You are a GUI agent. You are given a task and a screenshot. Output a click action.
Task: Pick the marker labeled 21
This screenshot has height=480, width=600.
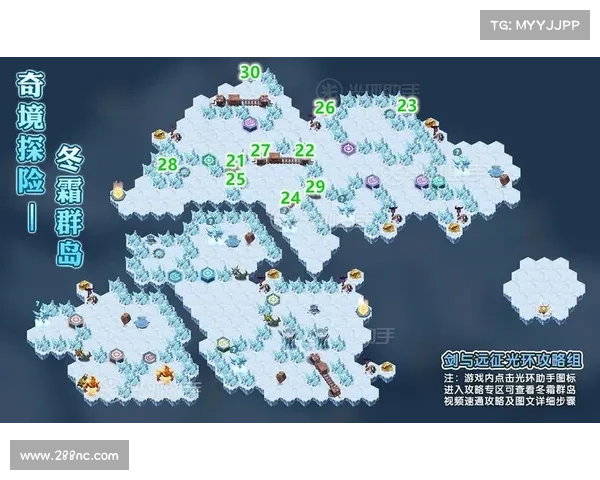[x=236, y=161]
